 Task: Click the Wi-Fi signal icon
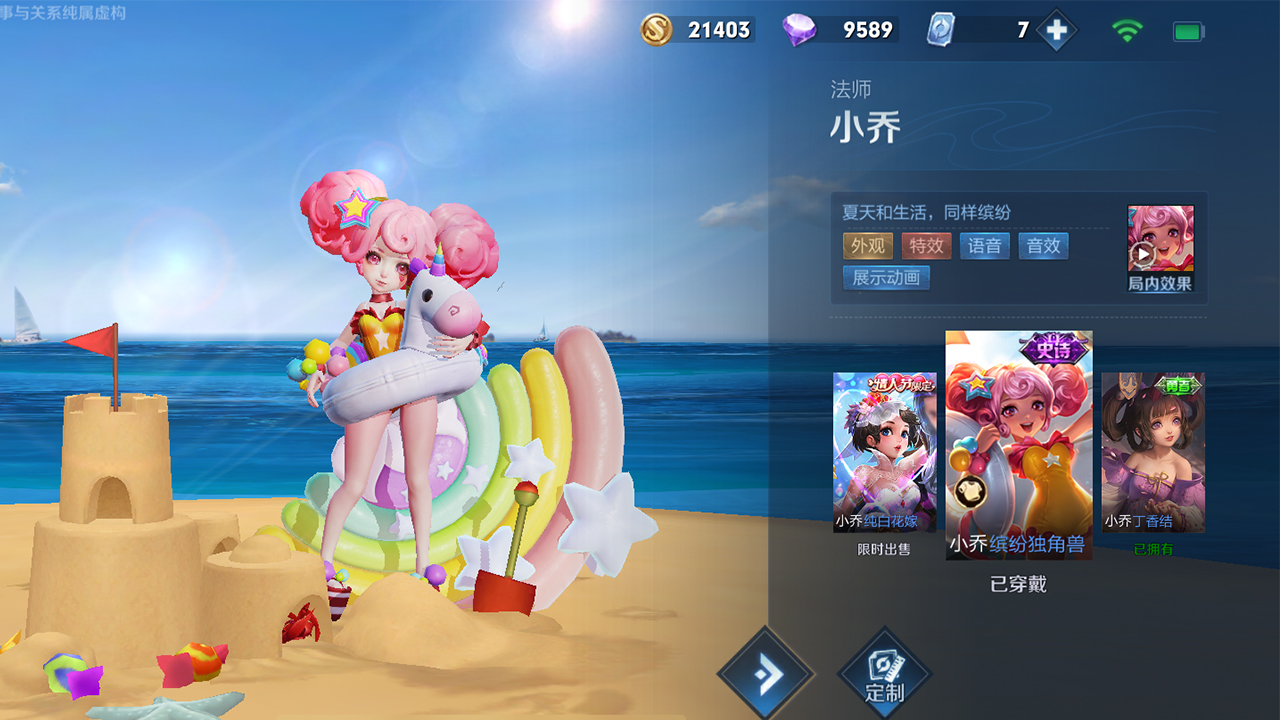coord(1127,30)
